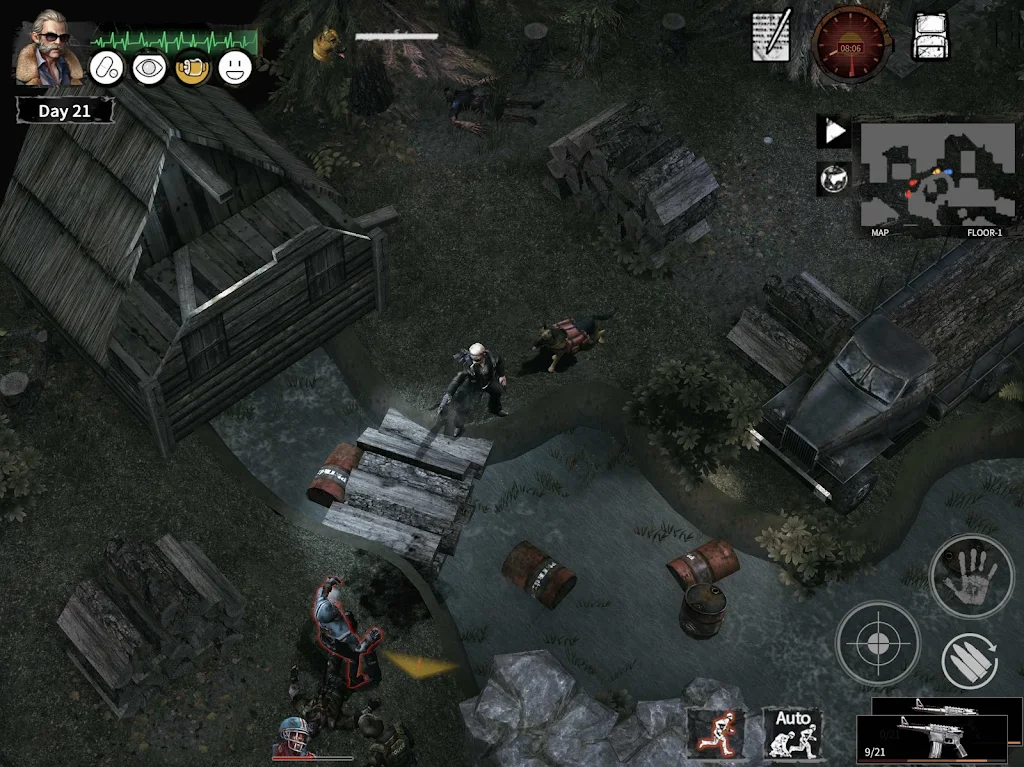This screenshot has height=767, width=1024.
Task: Open the world globe icon
Action: [x=832, y=178]
